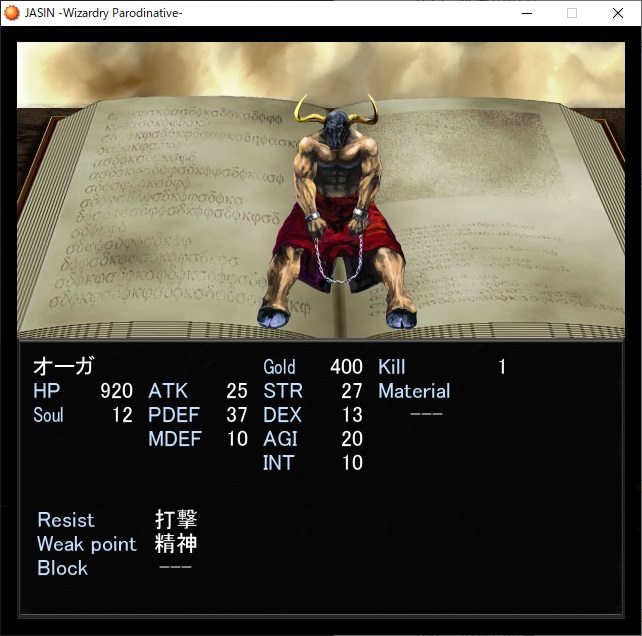Viewport: 642px width, 636px height.
Task: Minimize the JASIN game window
Action: click(x=526, y=13)
